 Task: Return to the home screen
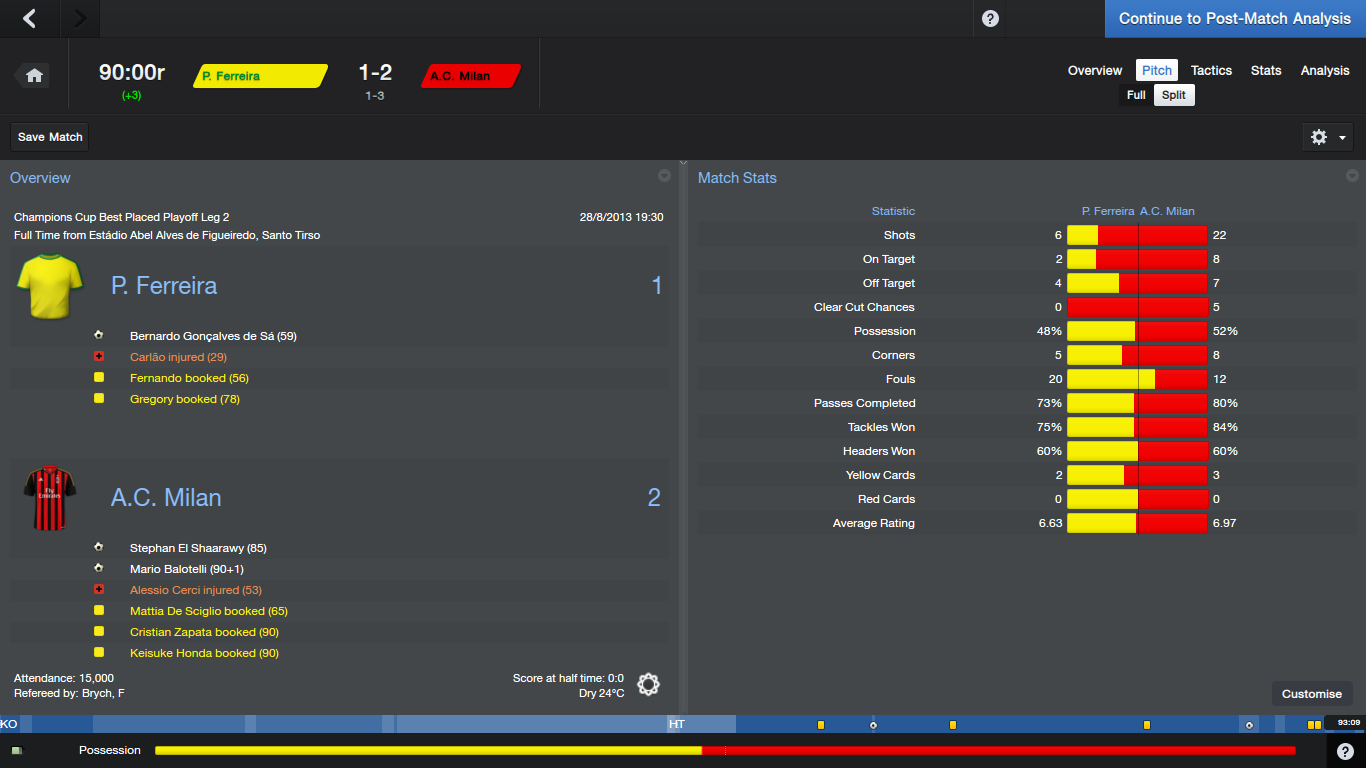[x=34, y=75]
